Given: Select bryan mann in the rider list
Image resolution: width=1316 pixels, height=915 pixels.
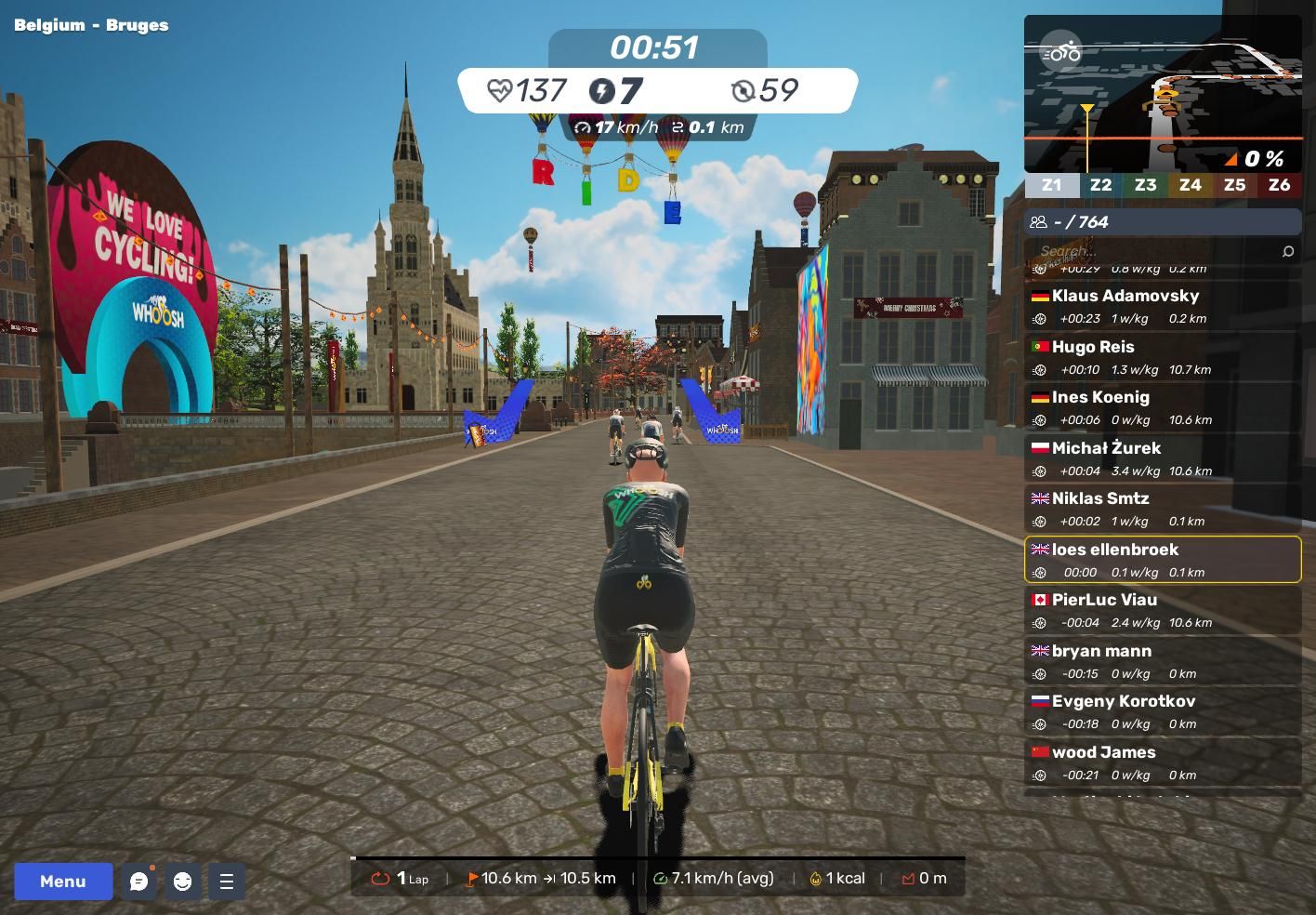Looking at the screenshot, I should [1162, 661].
